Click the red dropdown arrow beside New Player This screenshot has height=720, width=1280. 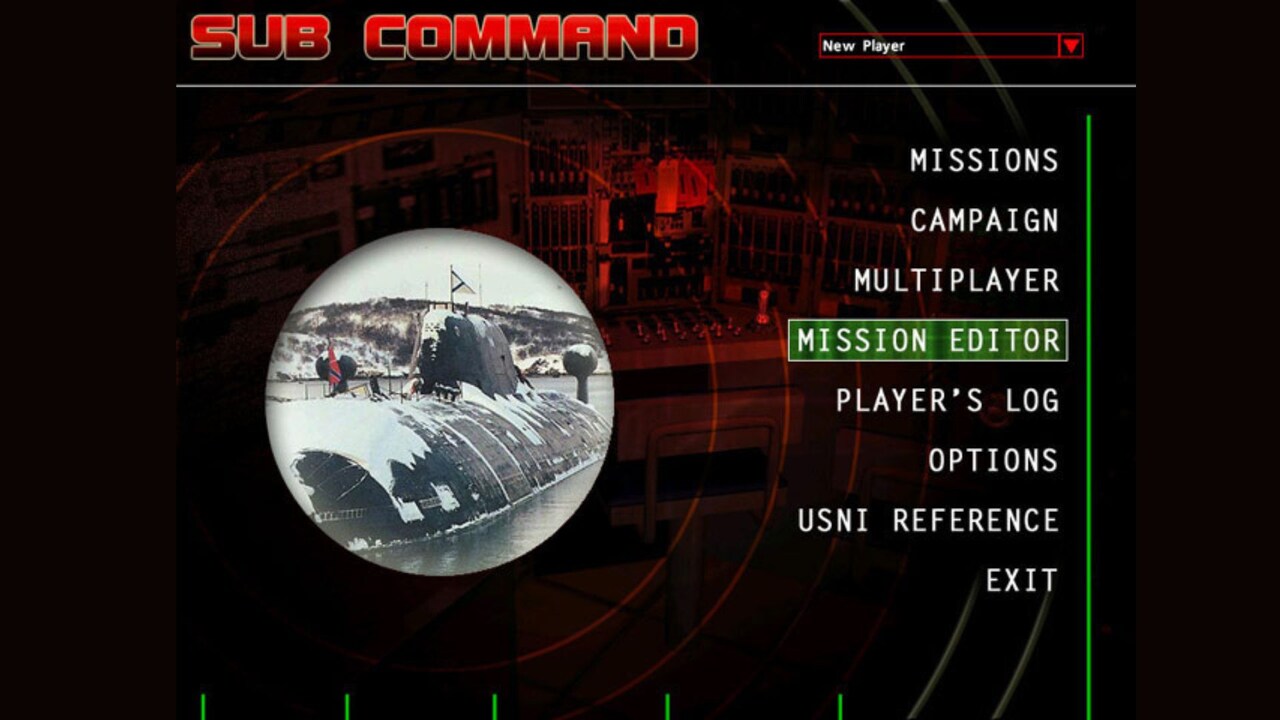click(x=1070, y=44)
